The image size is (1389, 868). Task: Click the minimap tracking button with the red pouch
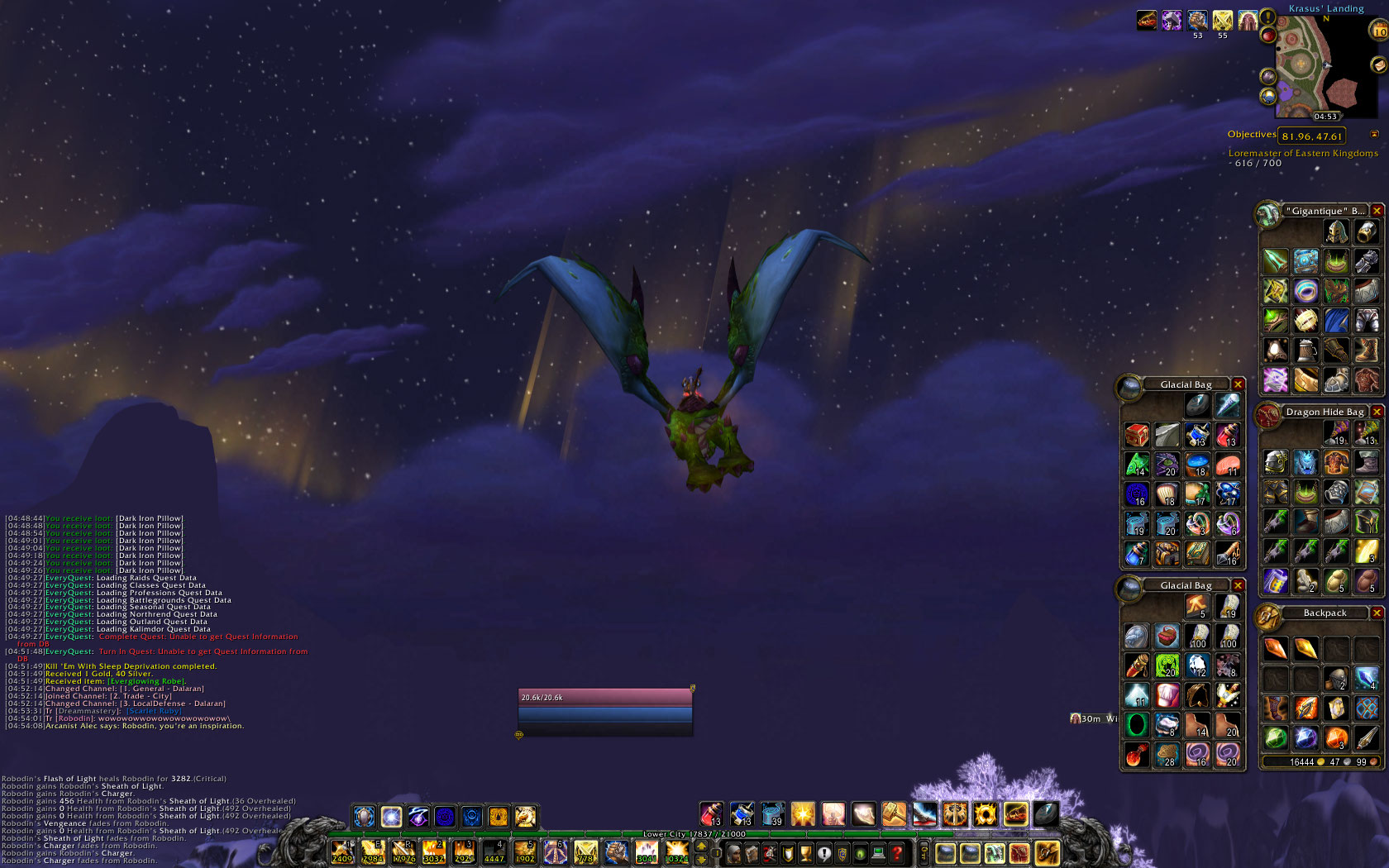[x=1267, y=34]
